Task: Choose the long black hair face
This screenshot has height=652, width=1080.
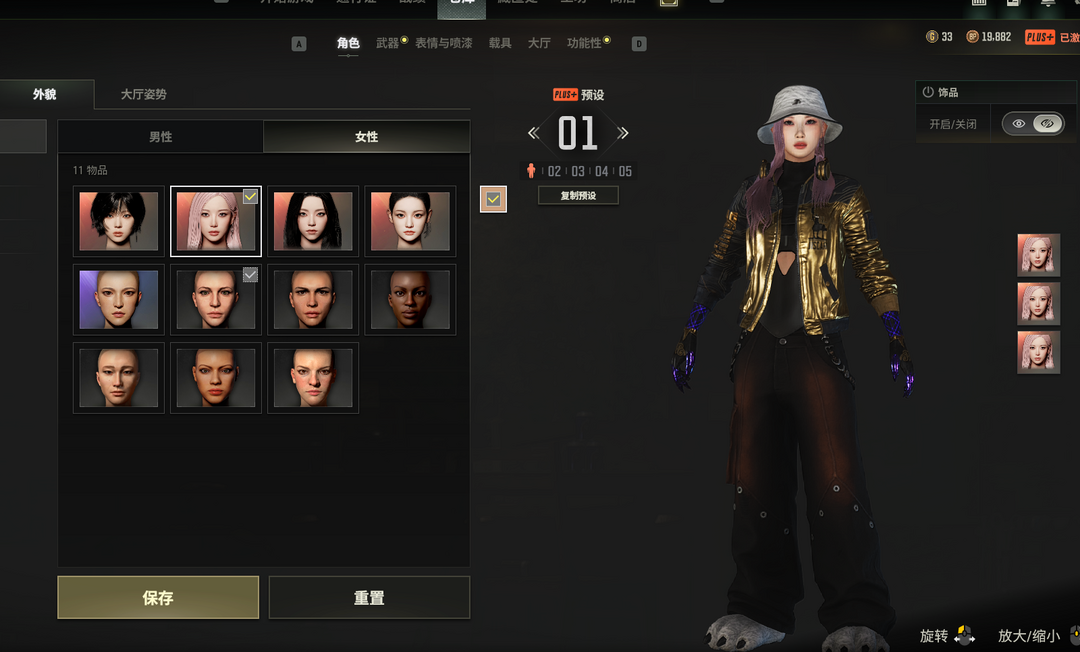Action: point(313,221)
